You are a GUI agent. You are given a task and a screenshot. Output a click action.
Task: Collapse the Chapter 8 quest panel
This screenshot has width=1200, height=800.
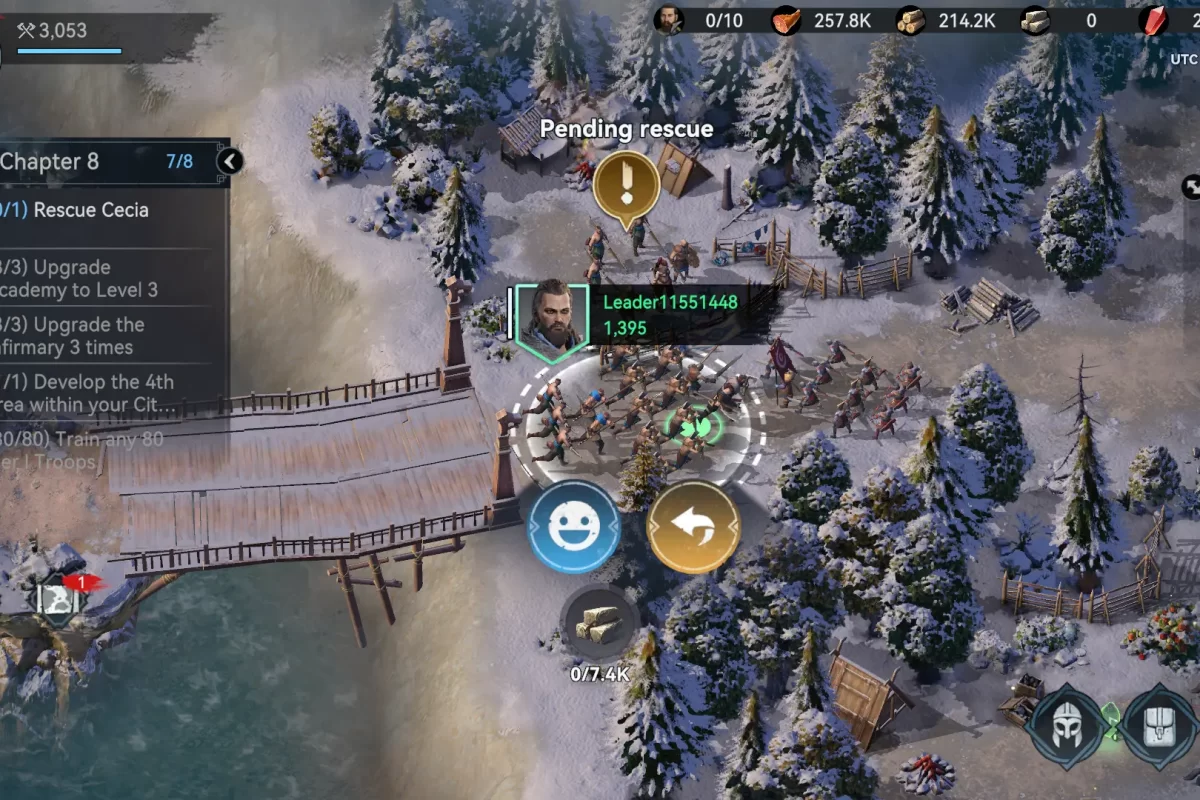(x=230, y=161)
